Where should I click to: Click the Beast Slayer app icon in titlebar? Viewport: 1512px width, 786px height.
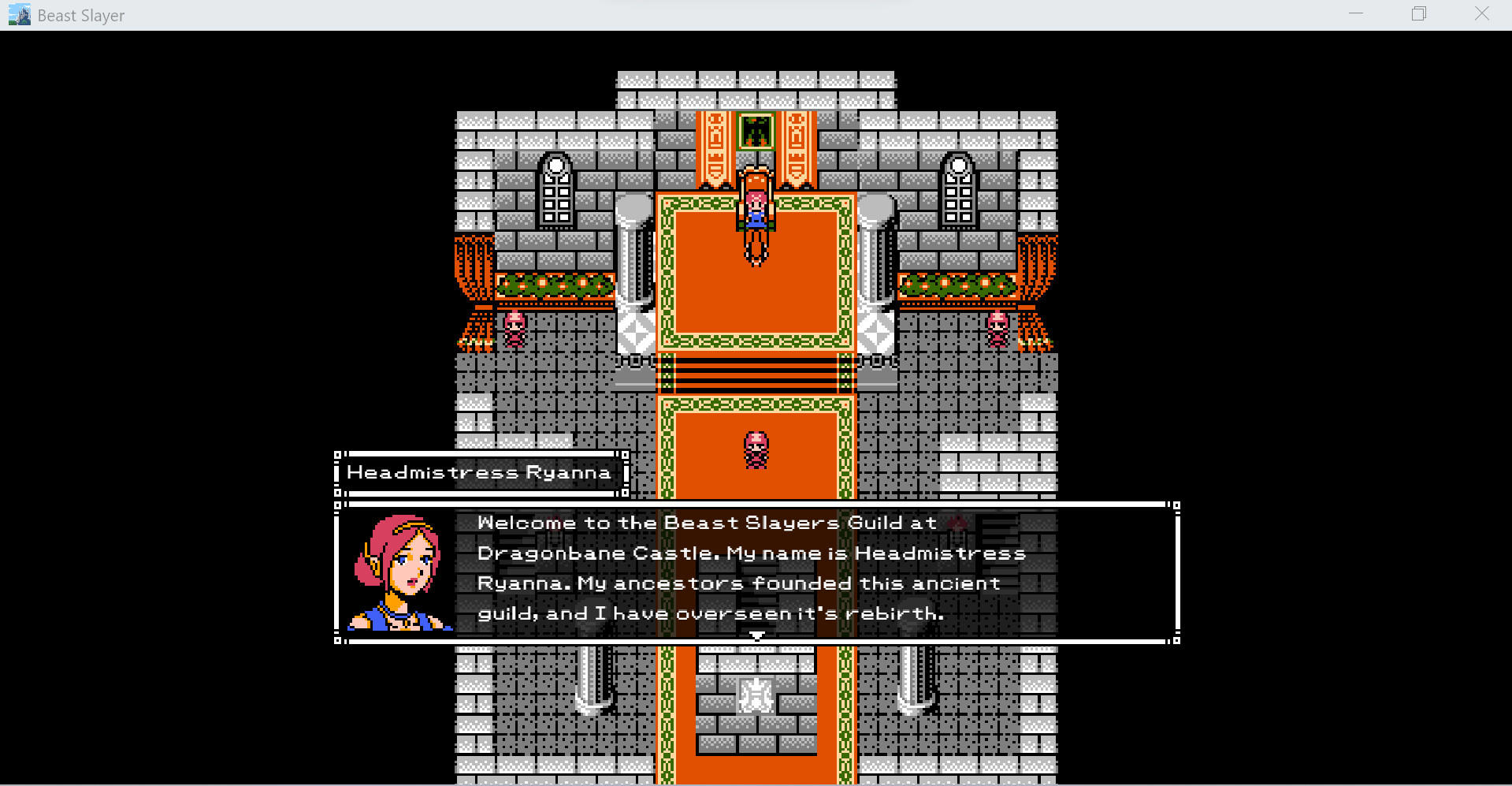(17, 14)
